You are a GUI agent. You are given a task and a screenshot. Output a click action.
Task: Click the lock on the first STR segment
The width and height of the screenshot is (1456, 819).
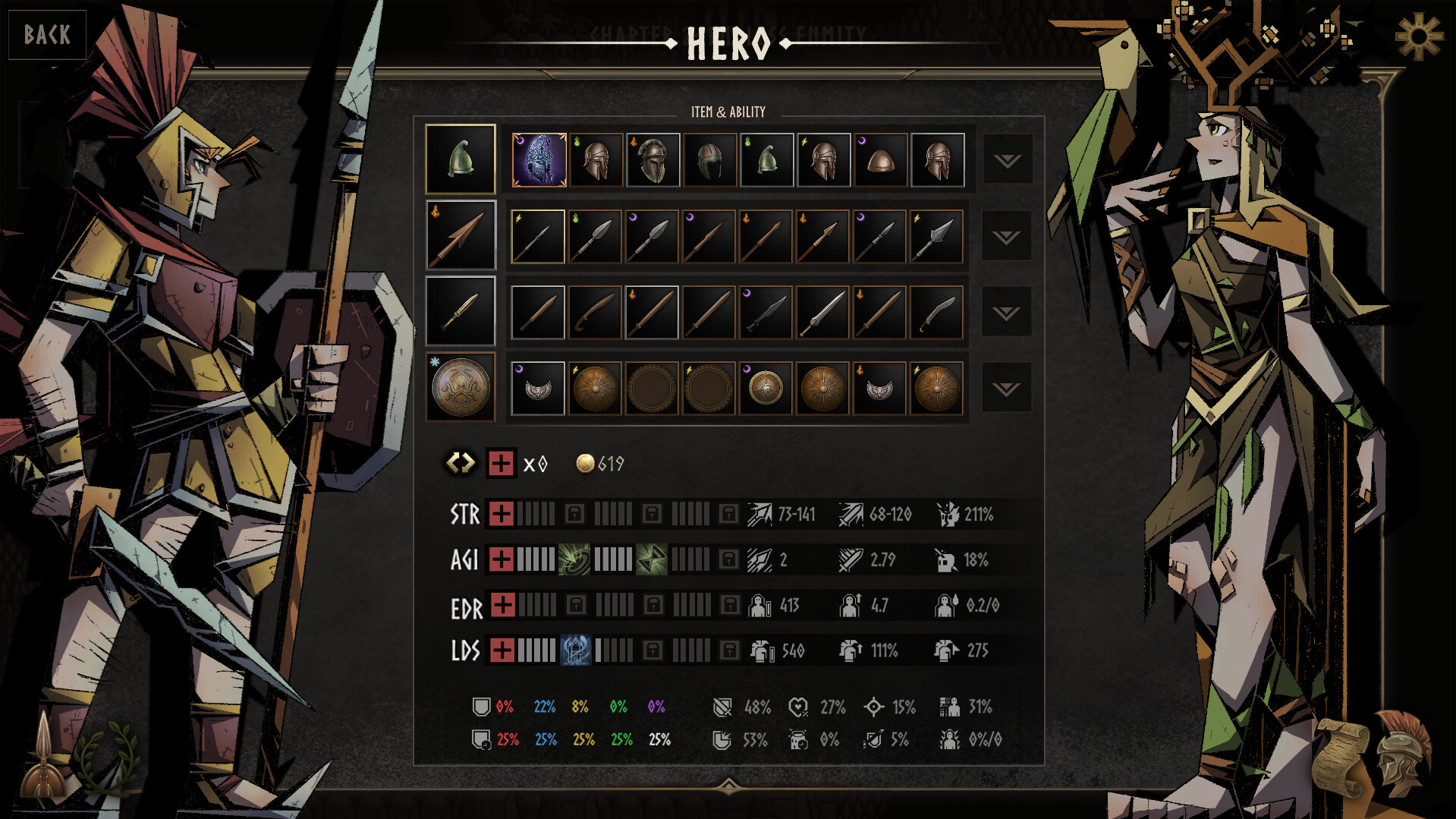point(577,514)
